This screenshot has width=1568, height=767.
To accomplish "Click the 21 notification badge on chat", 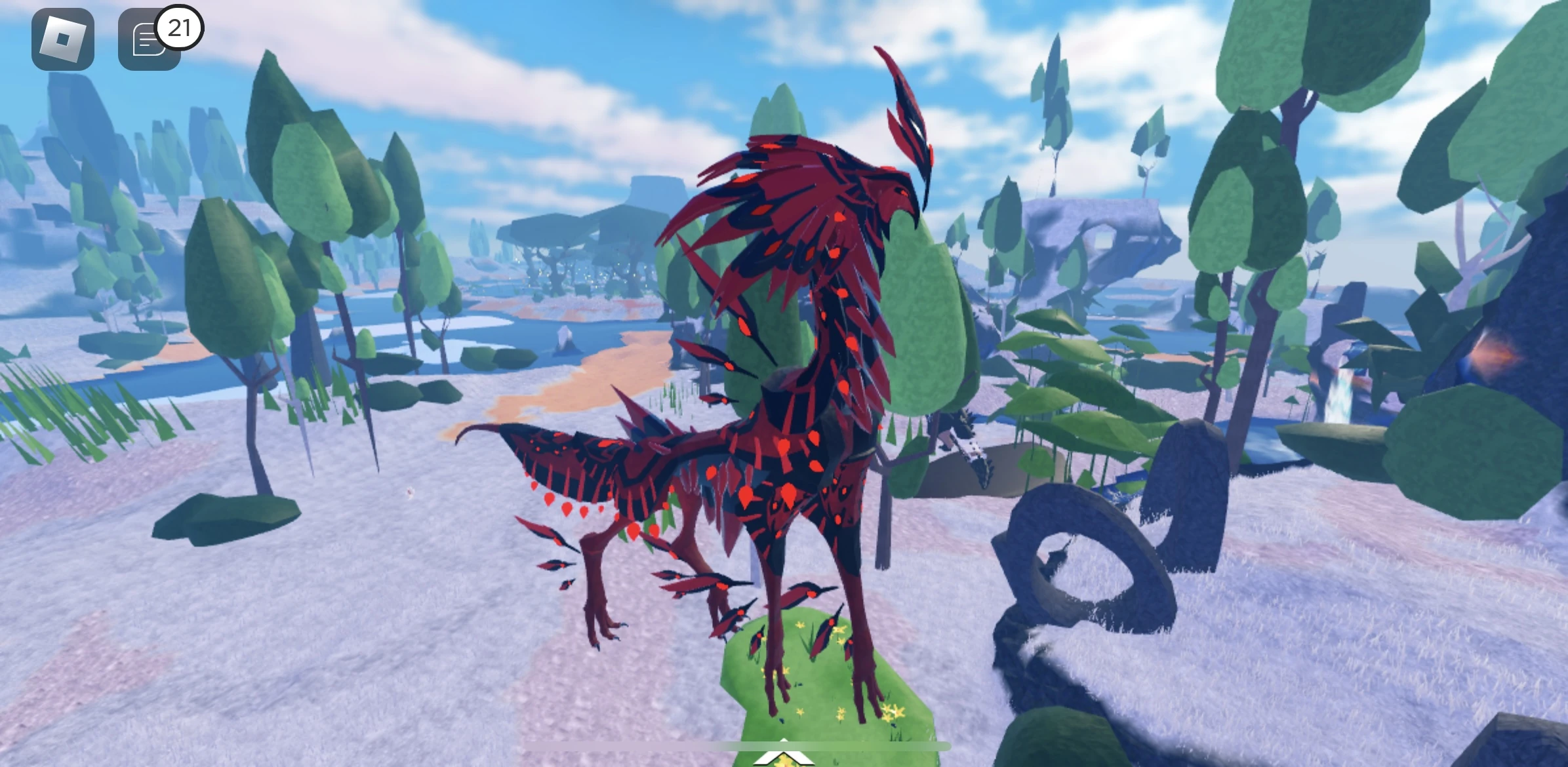I will tap(180, 28).
